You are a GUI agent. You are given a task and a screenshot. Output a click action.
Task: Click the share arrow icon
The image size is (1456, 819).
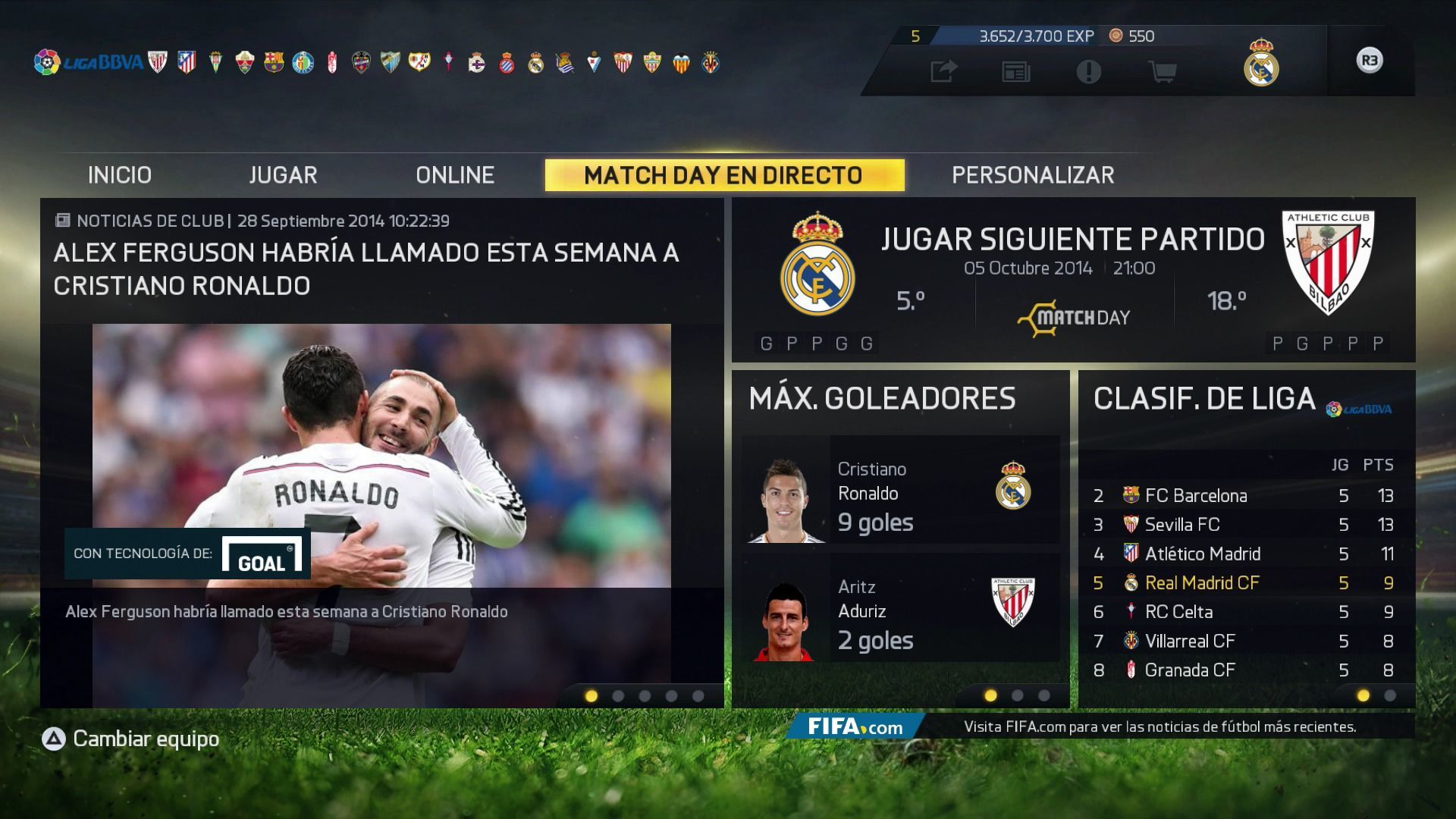coord(943,72)
